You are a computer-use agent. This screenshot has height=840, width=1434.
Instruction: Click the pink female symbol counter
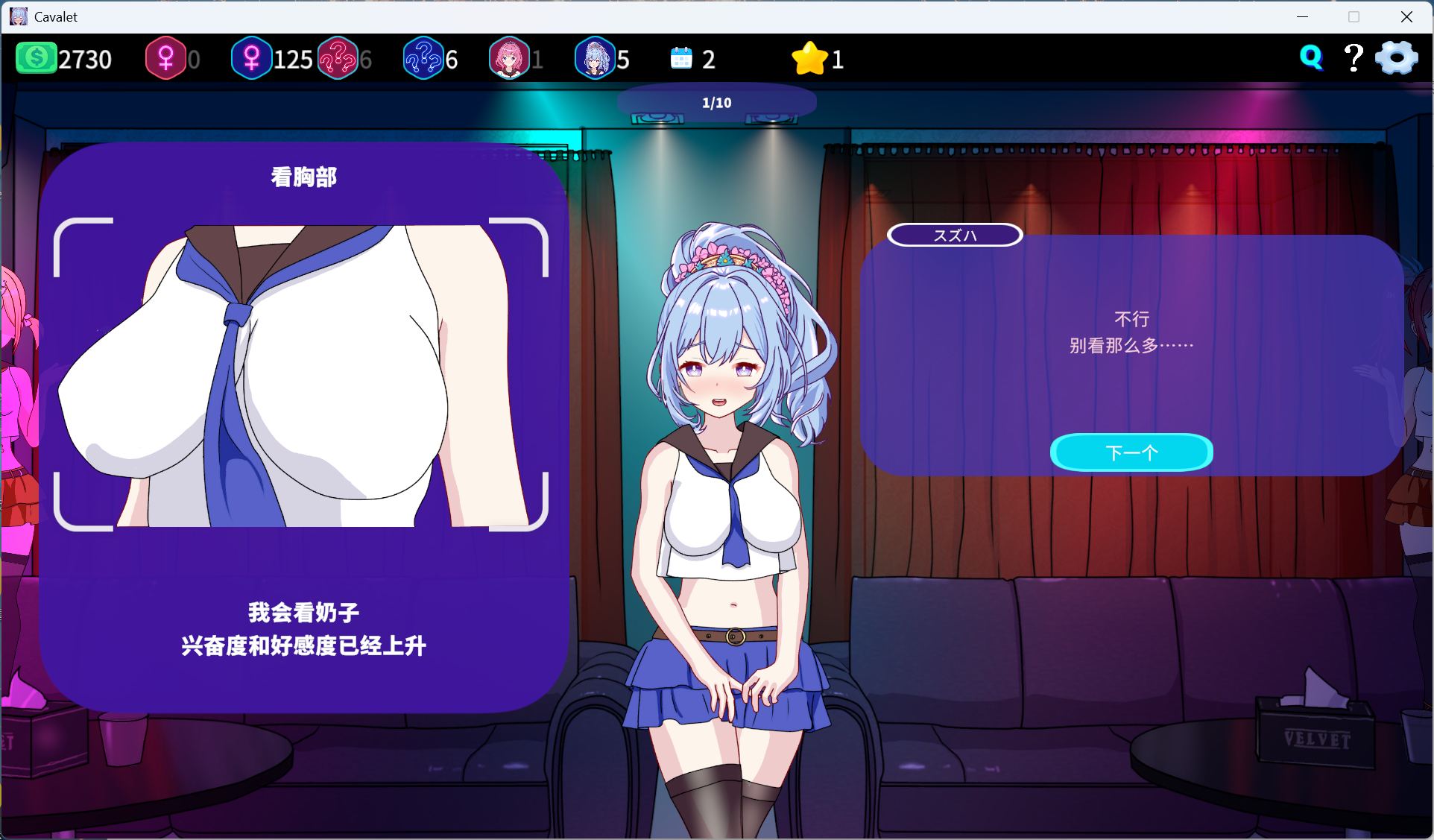tap(165, 57)
